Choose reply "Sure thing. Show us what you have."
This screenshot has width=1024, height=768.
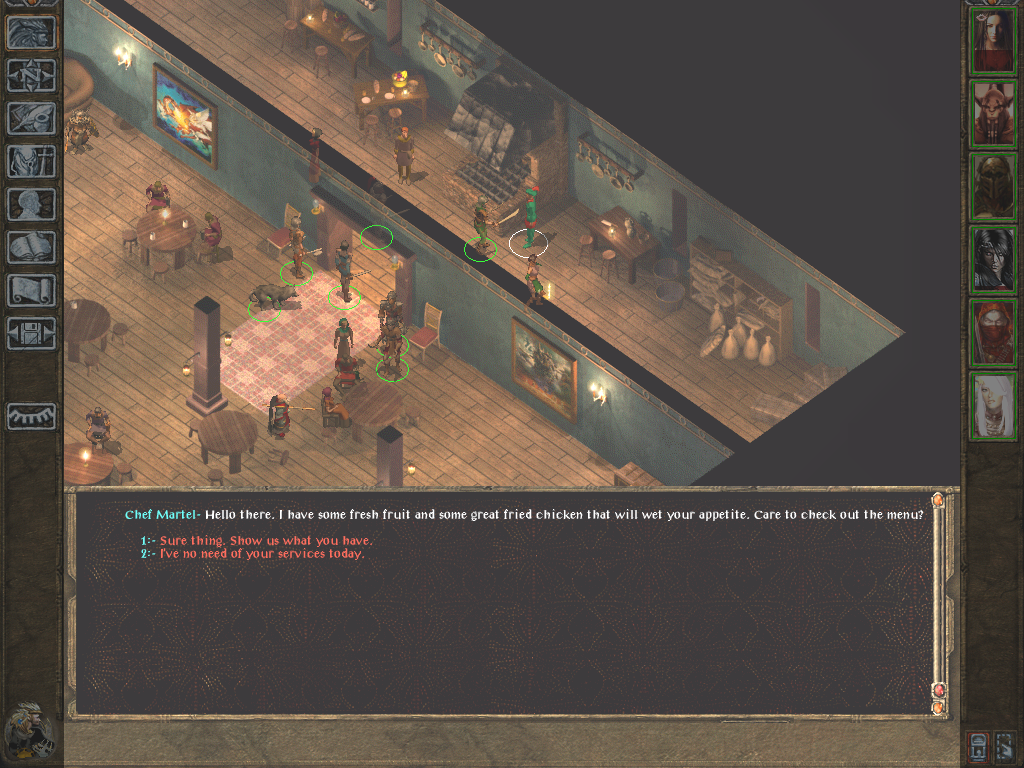266,541
